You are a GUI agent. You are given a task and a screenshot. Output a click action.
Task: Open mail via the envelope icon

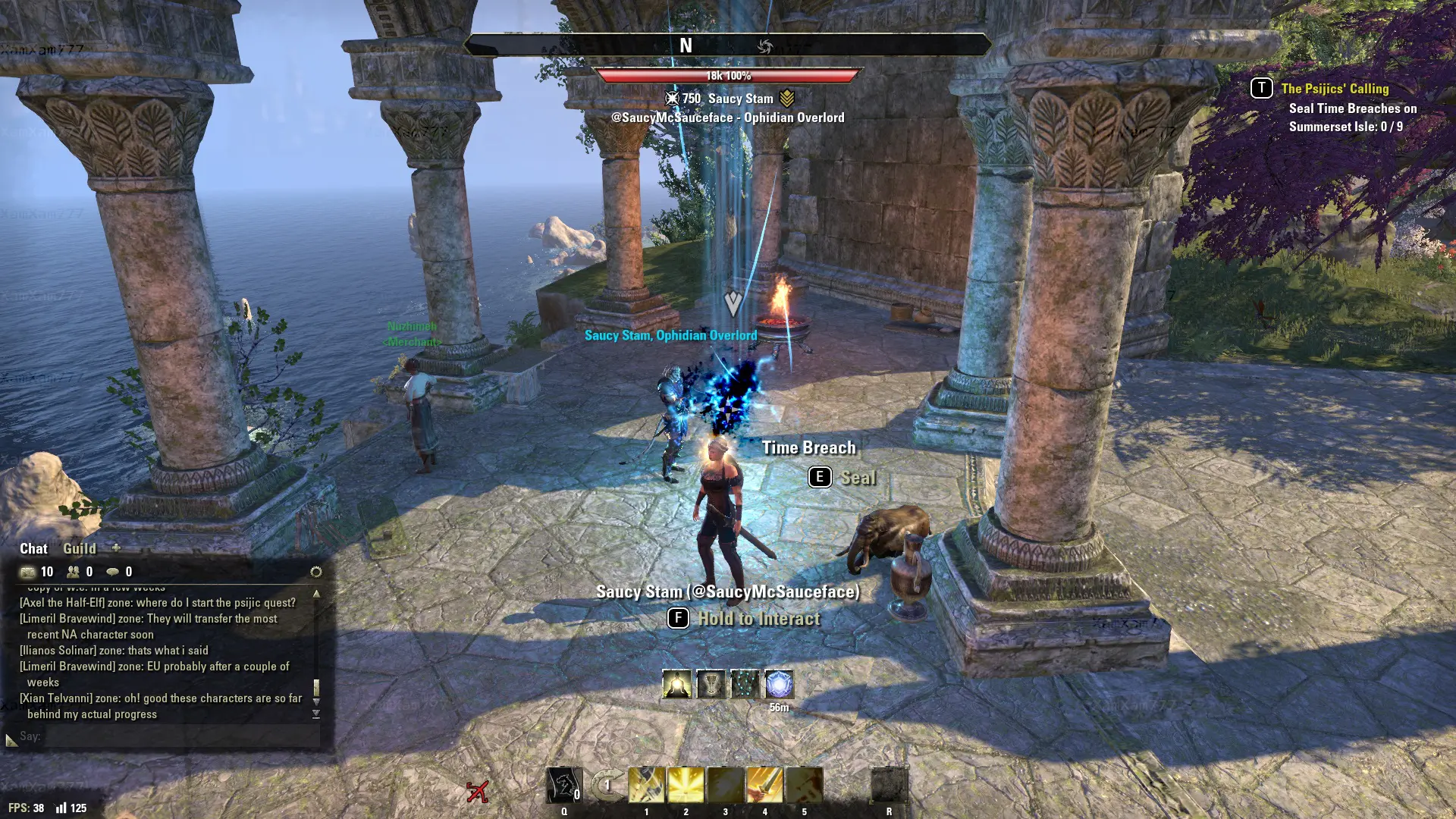click(28, 572)
